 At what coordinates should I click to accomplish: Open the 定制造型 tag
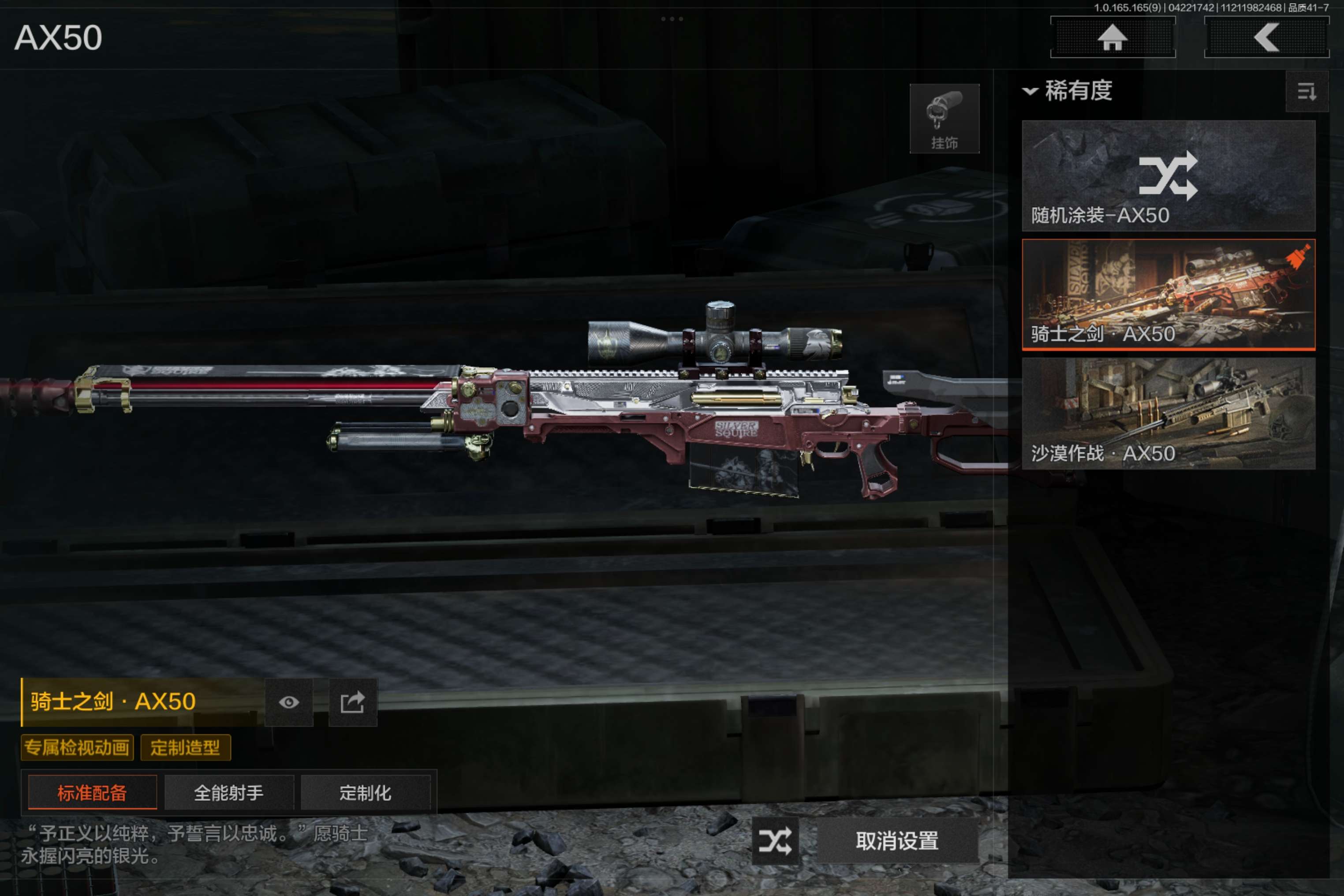point(185,747)
